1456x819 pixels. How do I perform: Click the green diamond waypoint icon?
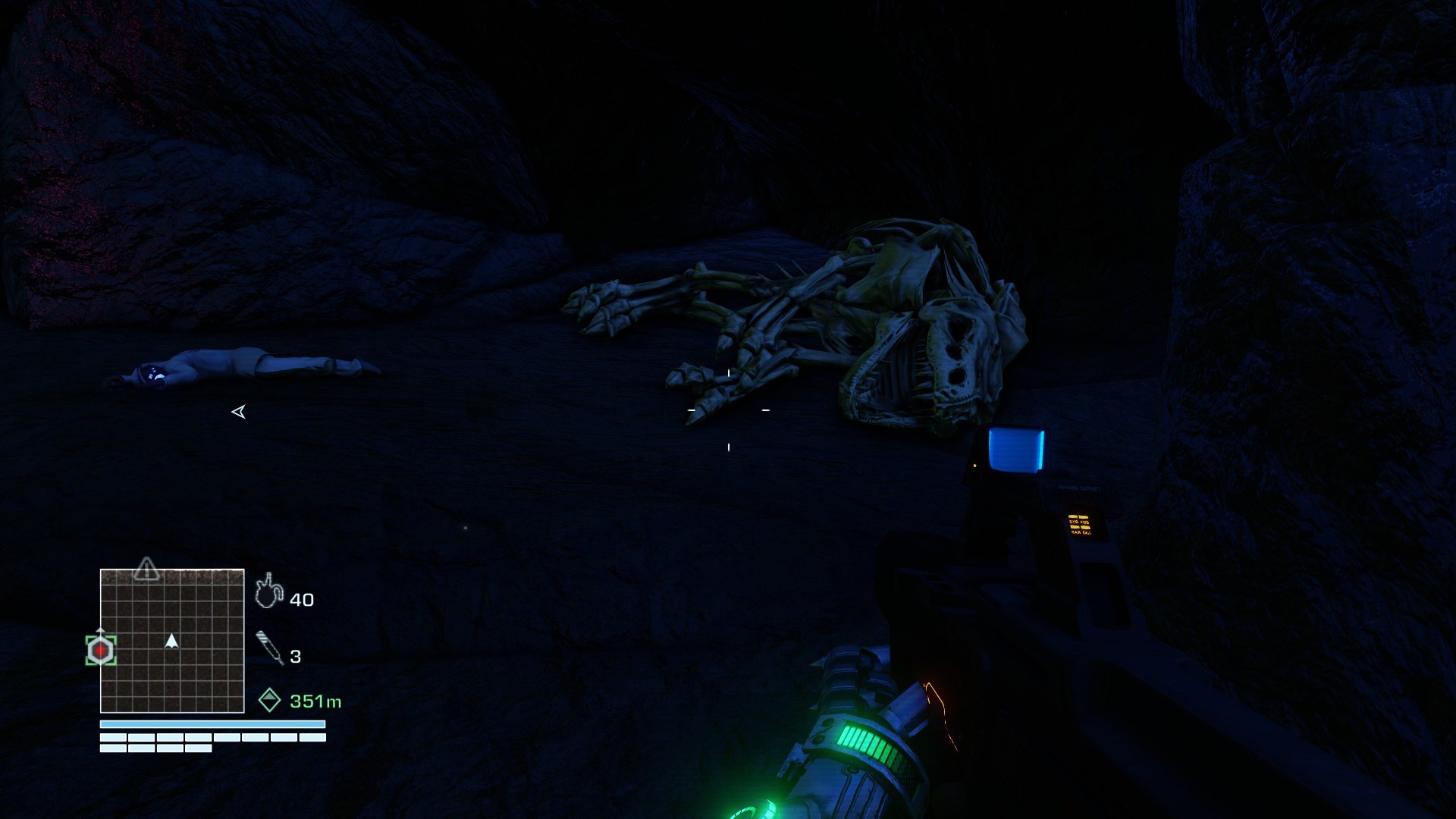[x=270, y=700]
